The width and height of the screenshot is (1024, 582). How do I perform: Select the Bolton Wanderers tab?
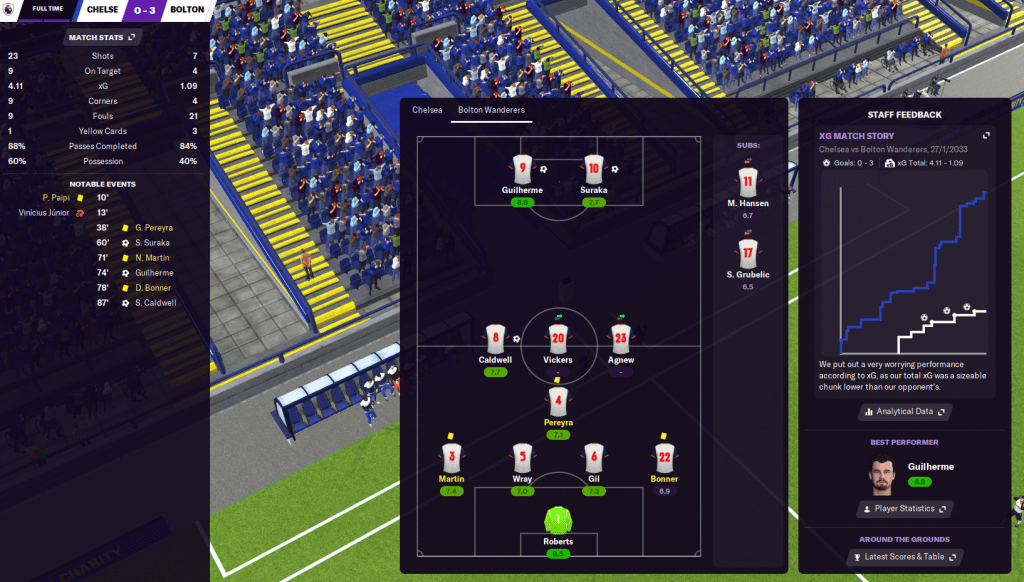(x=491, y=110)
